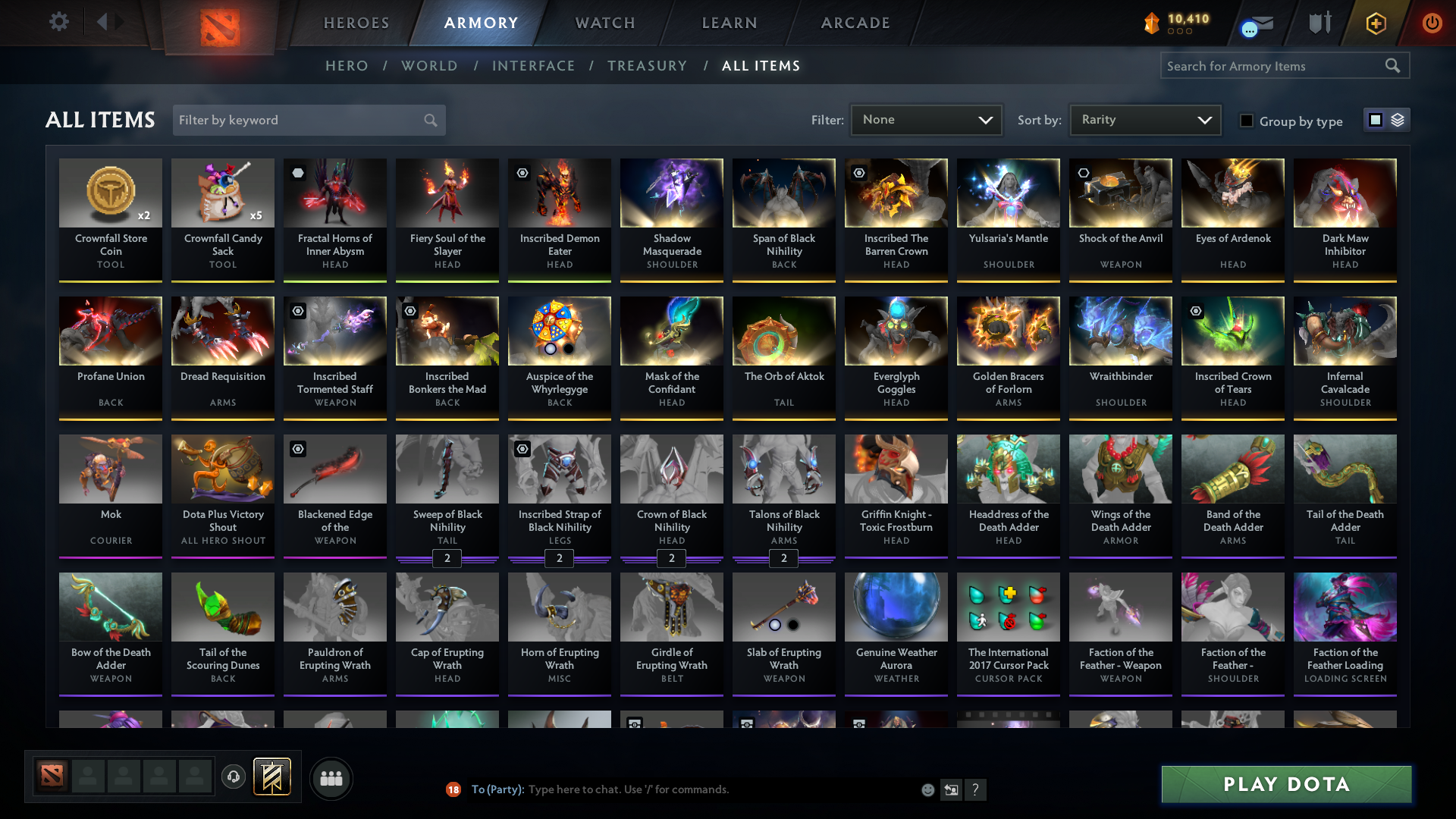Click the battle pass ticket icon beside party slots
Image resolution: width=1456 pixels, height=819 pixels.
271,778
